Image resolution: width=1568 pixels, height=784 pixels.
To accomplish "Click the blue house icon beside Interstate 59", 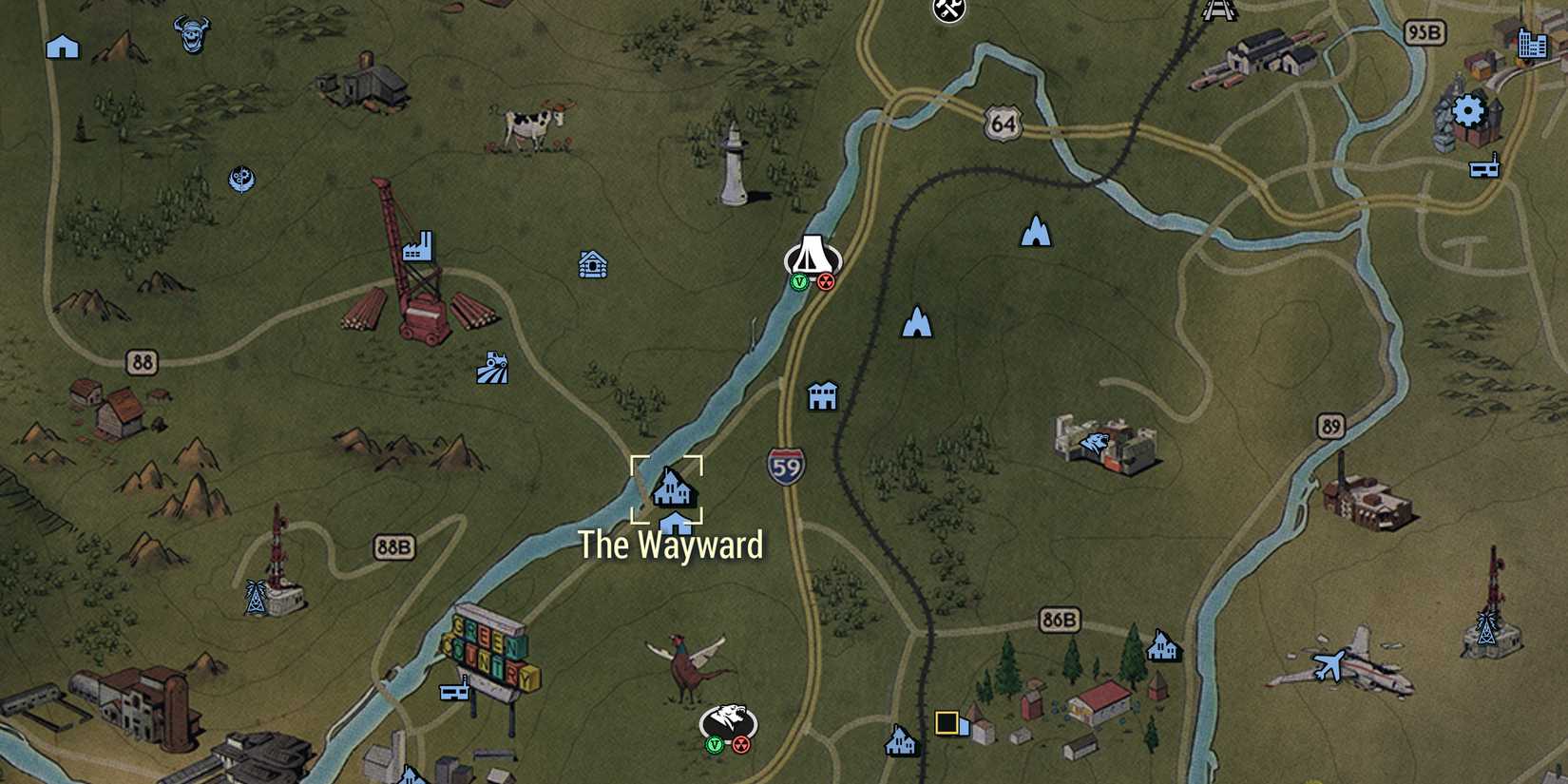I will click(821, 396).
